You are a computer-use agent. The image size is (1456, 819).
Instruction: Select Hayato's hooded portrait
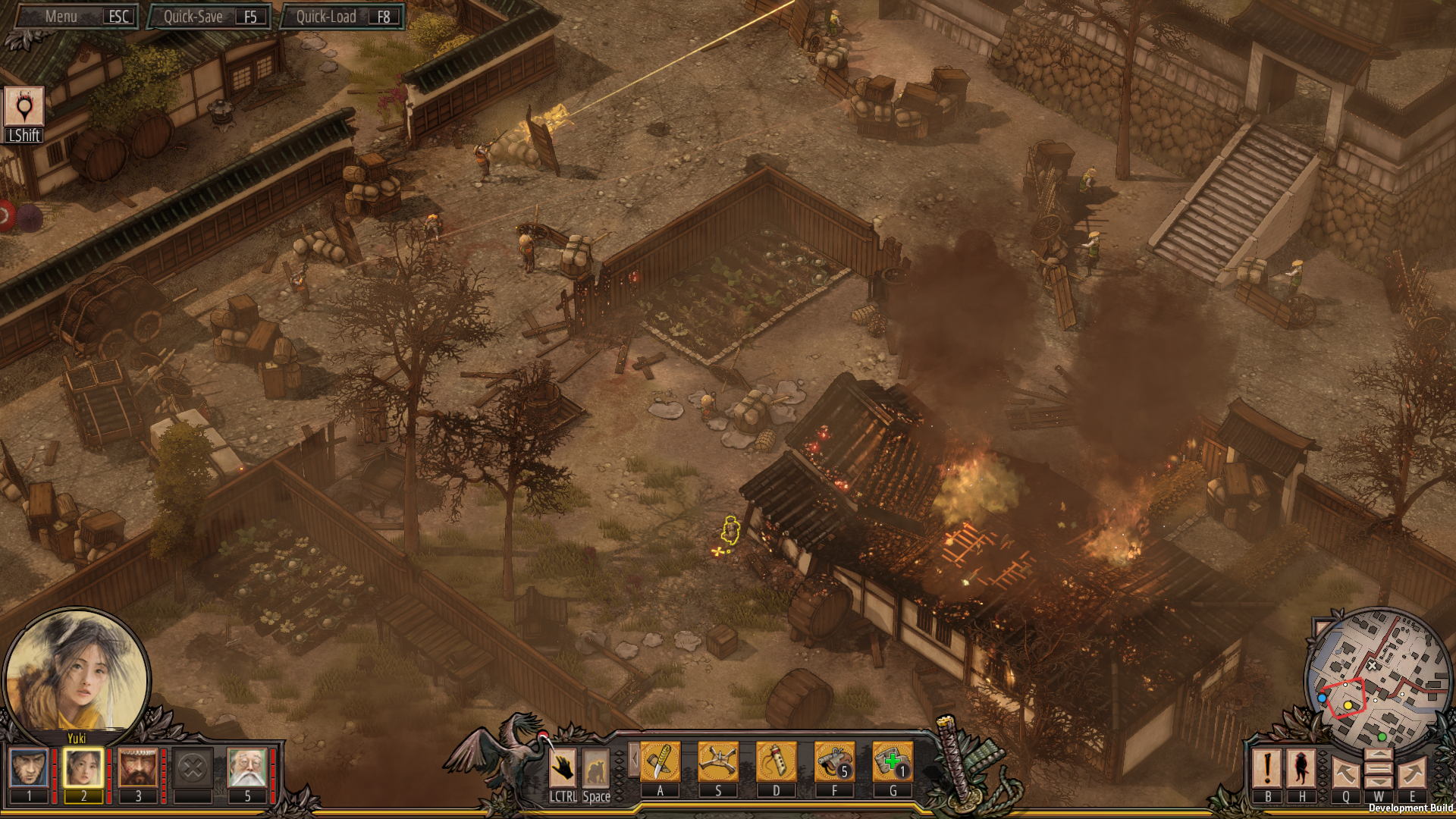[30, 768]
